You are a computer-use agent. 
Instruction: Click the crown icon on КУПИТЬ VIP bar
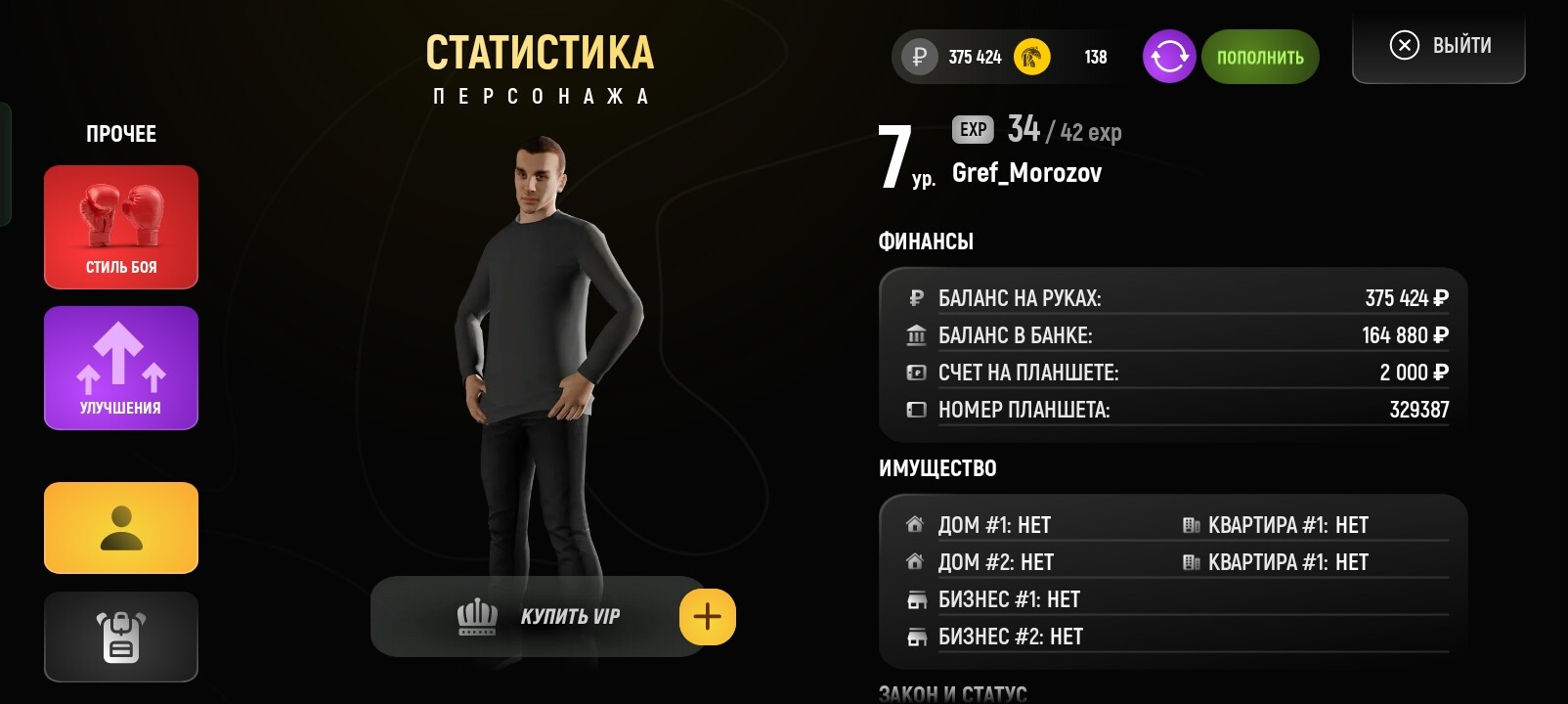tap(475, 614)
